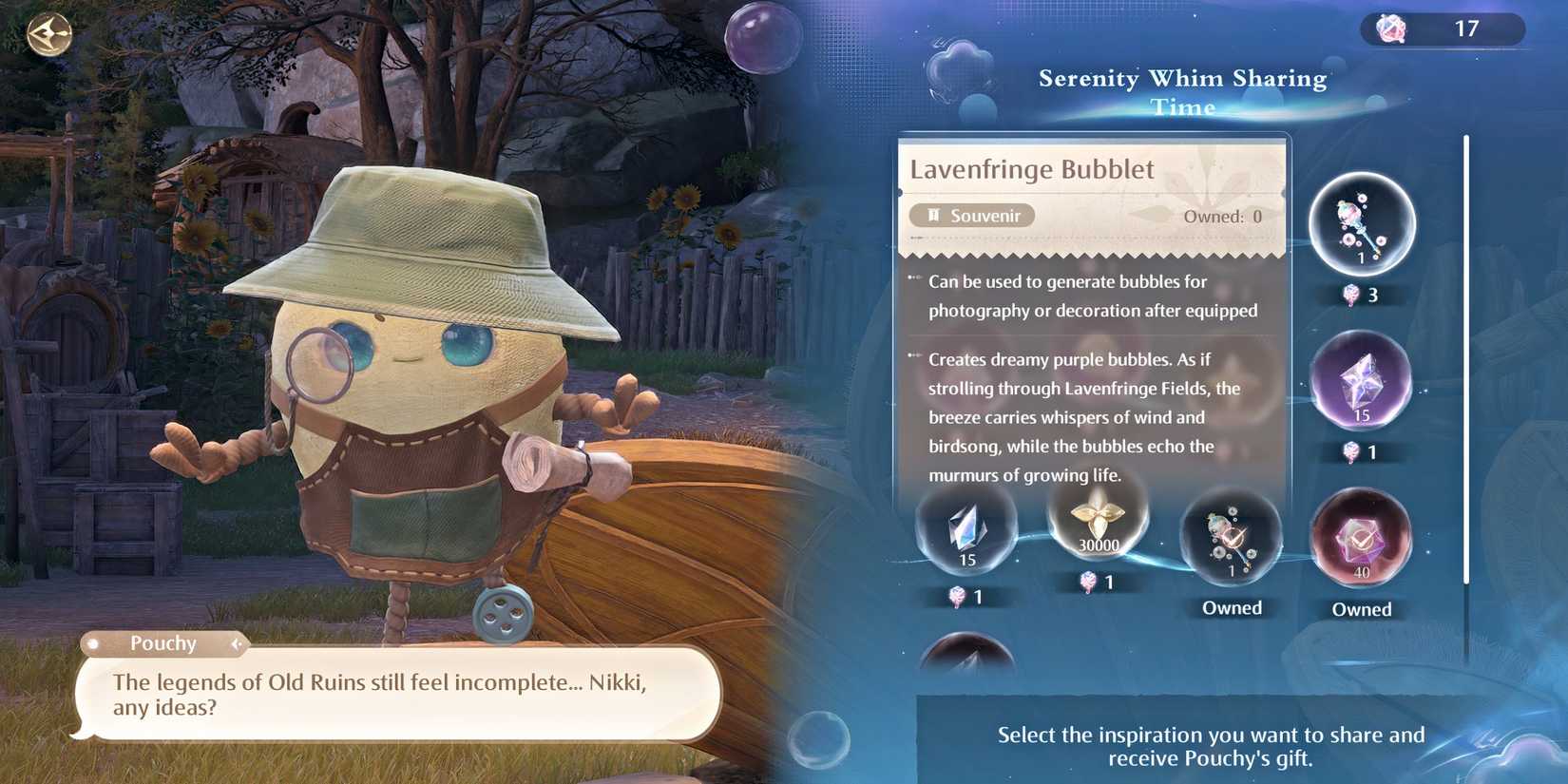Viewport: 1568px width, 784px height.
Task: Select the Lavenfringe Bubblet wand costing 3 whims
Action: pyautogui.click(x=1361, y=225)
